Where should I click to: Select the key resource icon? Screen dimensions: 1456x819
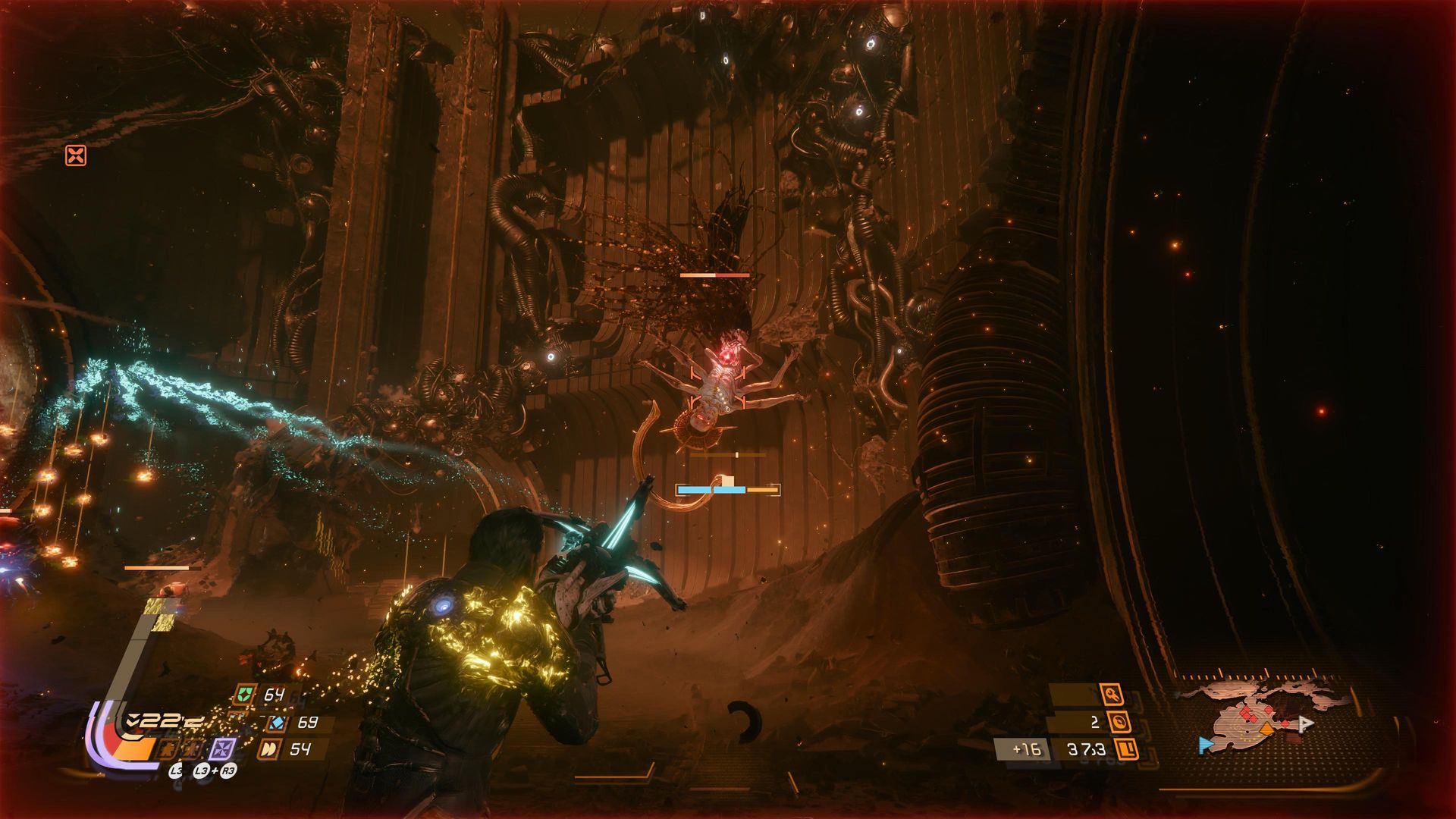[x=1112, y=694]
